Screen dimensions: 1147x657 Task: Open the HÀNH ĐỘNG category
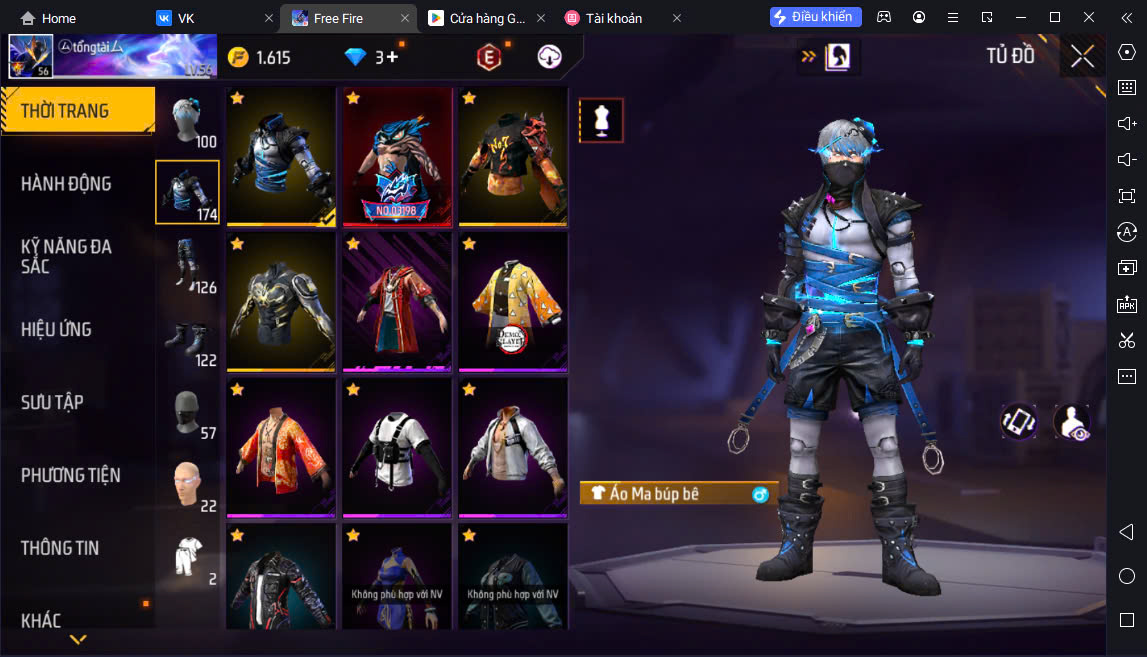tap(66, 184)
